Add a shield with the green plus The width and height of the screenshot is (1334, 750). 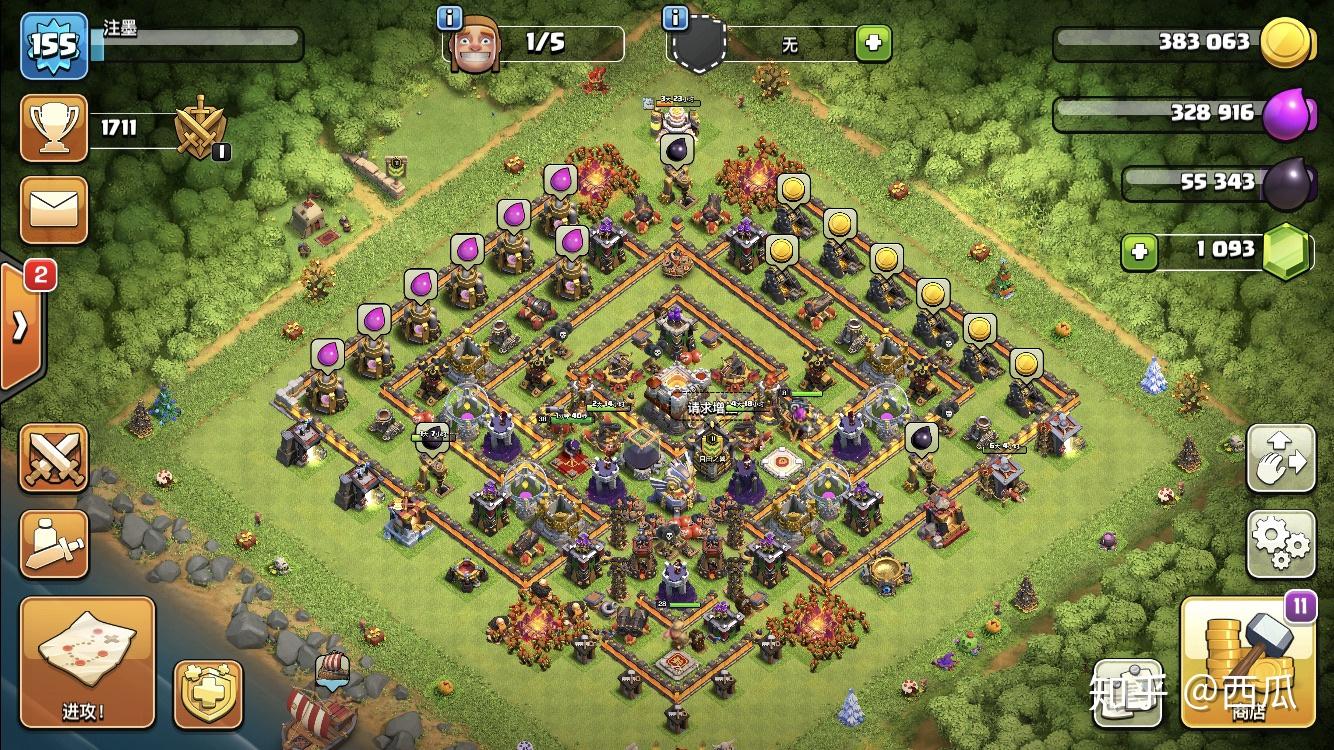click(872, 43)
